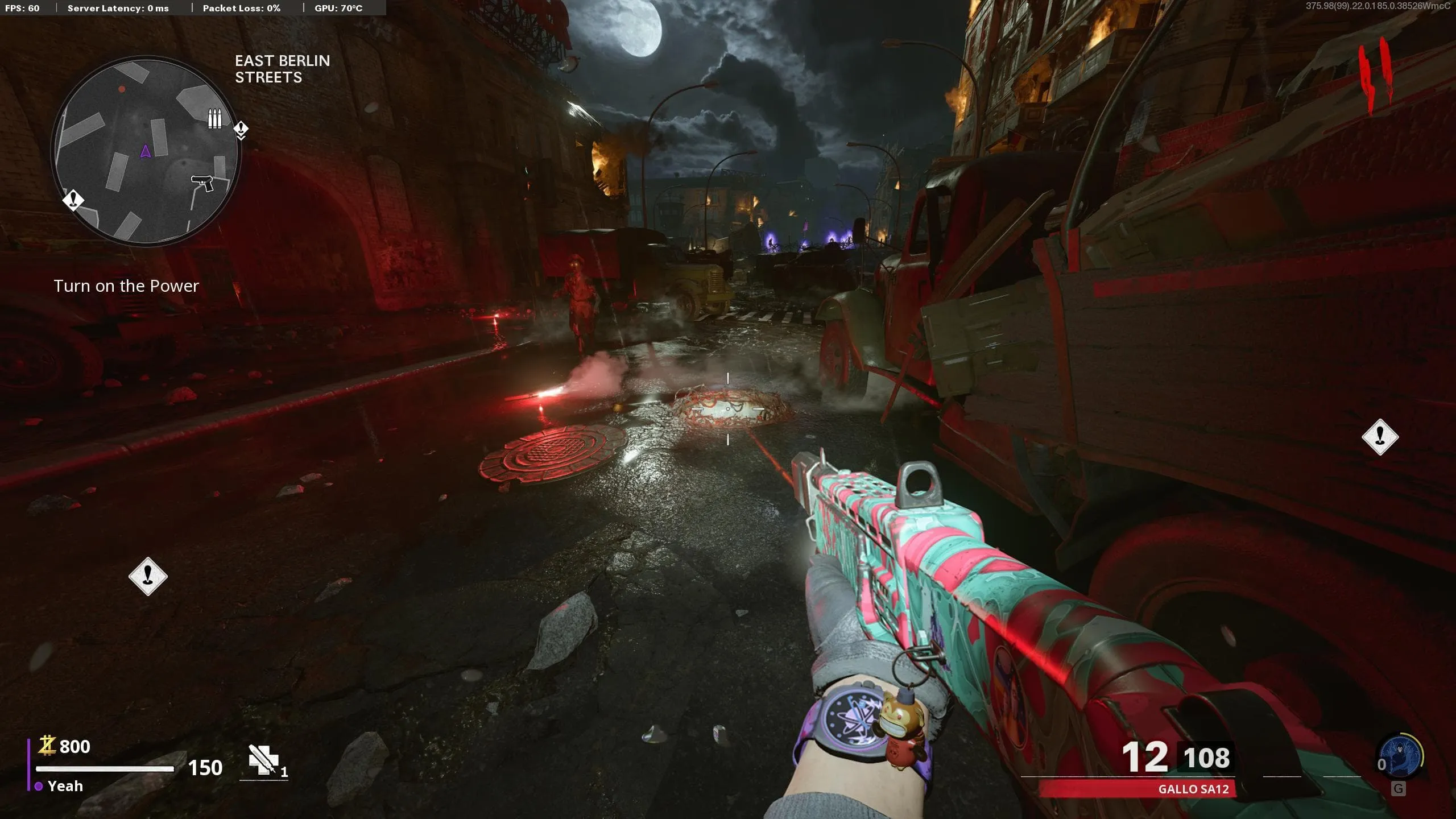Select the Turn on the Power objective
Image resolution: width=1456 pixels, height=819 pixels.
coord(126,286)
